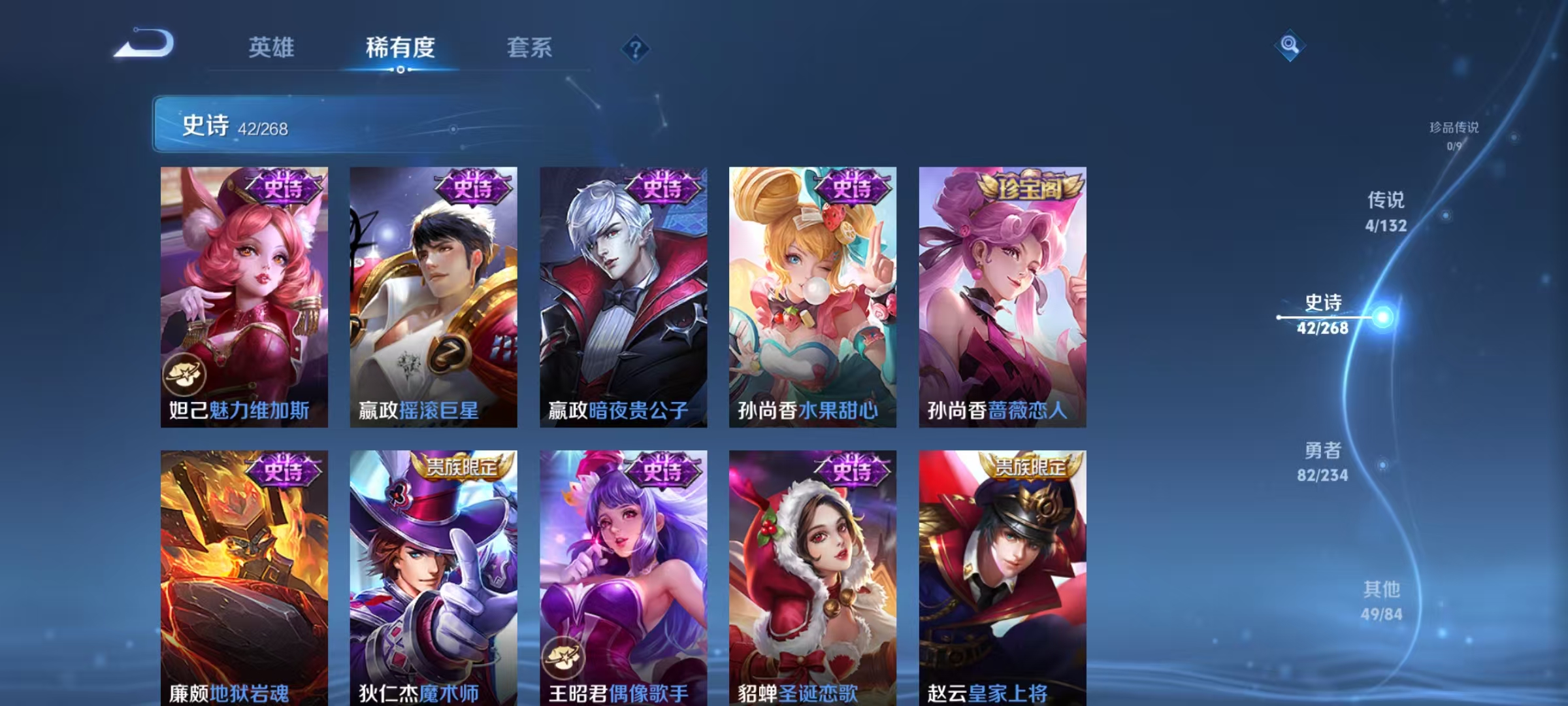The width and height of the screenshot is (1568, 706).
Task: Switch to the 套系 tab
Action: click(529, 47)
